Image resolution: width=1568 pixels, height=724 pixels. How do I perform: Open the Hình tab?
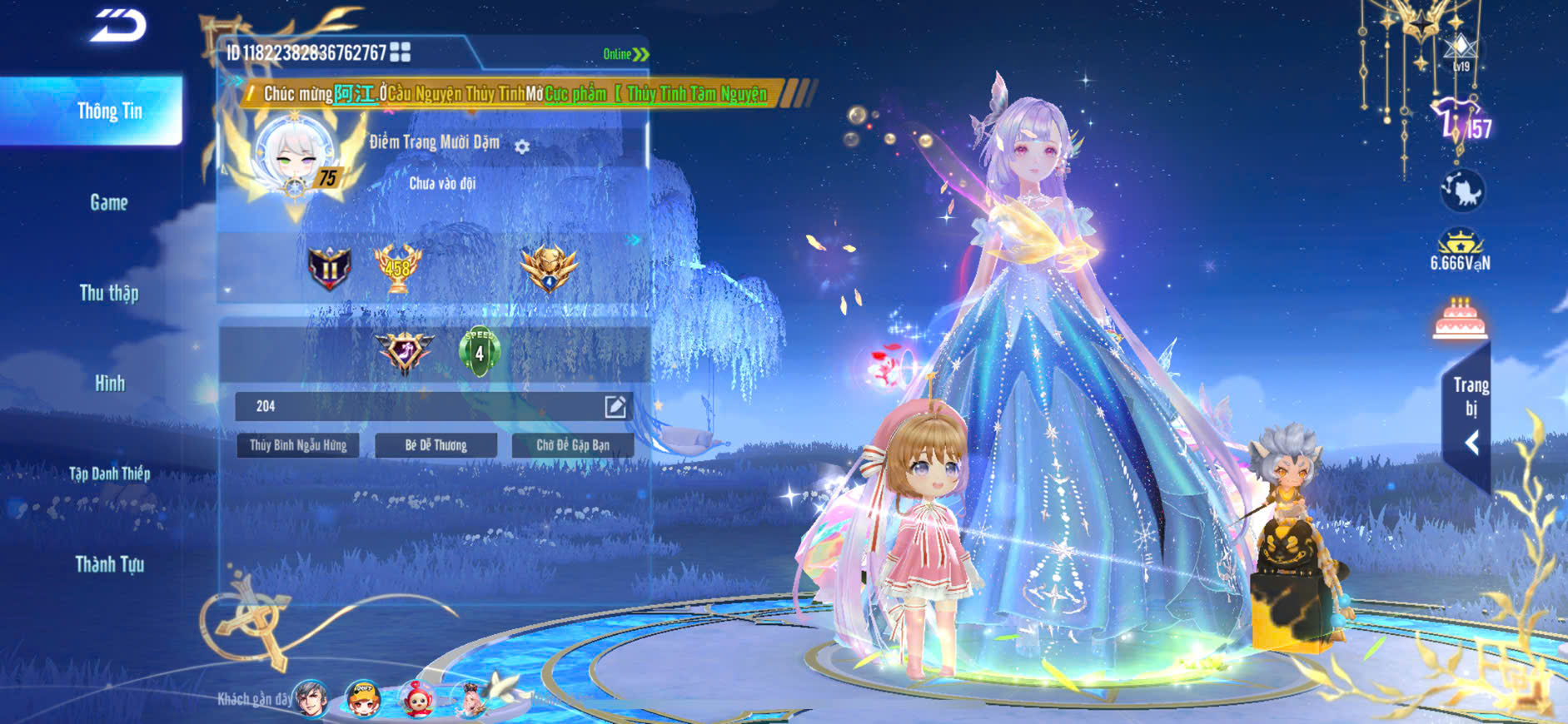[109, 384]
